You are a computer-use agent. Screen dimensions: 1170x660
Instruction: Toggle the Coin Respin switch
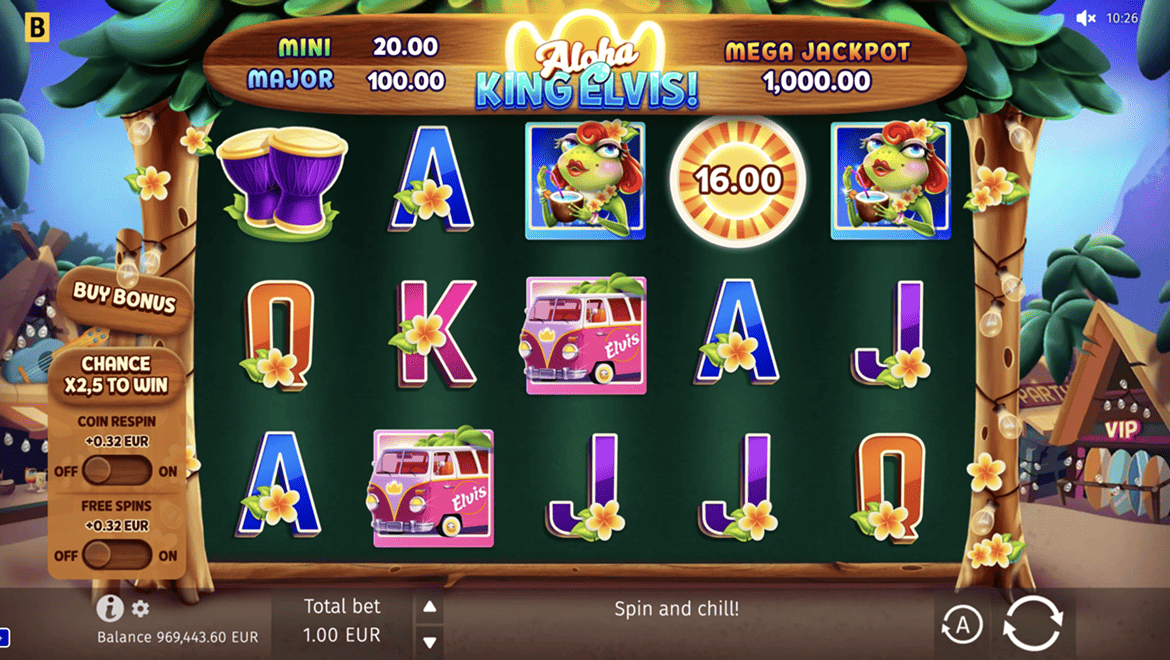[116, 471]
